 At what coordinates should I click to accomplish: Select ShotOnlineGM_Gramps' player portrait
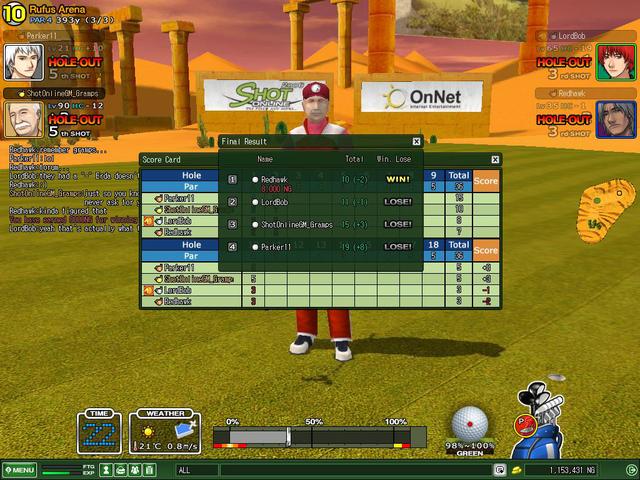[24, 120]
